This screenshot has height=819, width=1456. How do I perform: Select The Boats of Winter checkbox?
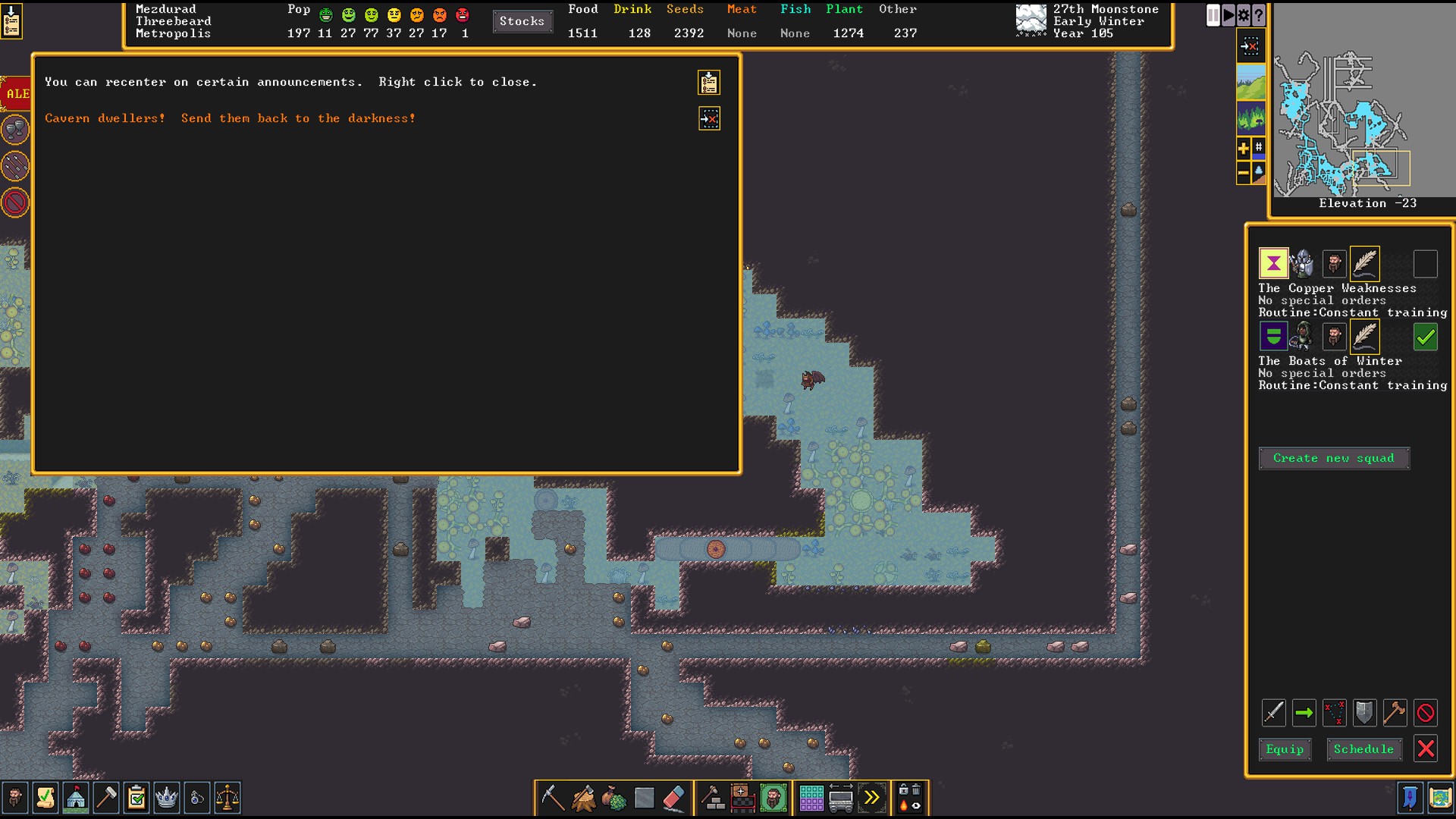point(1426,337)
